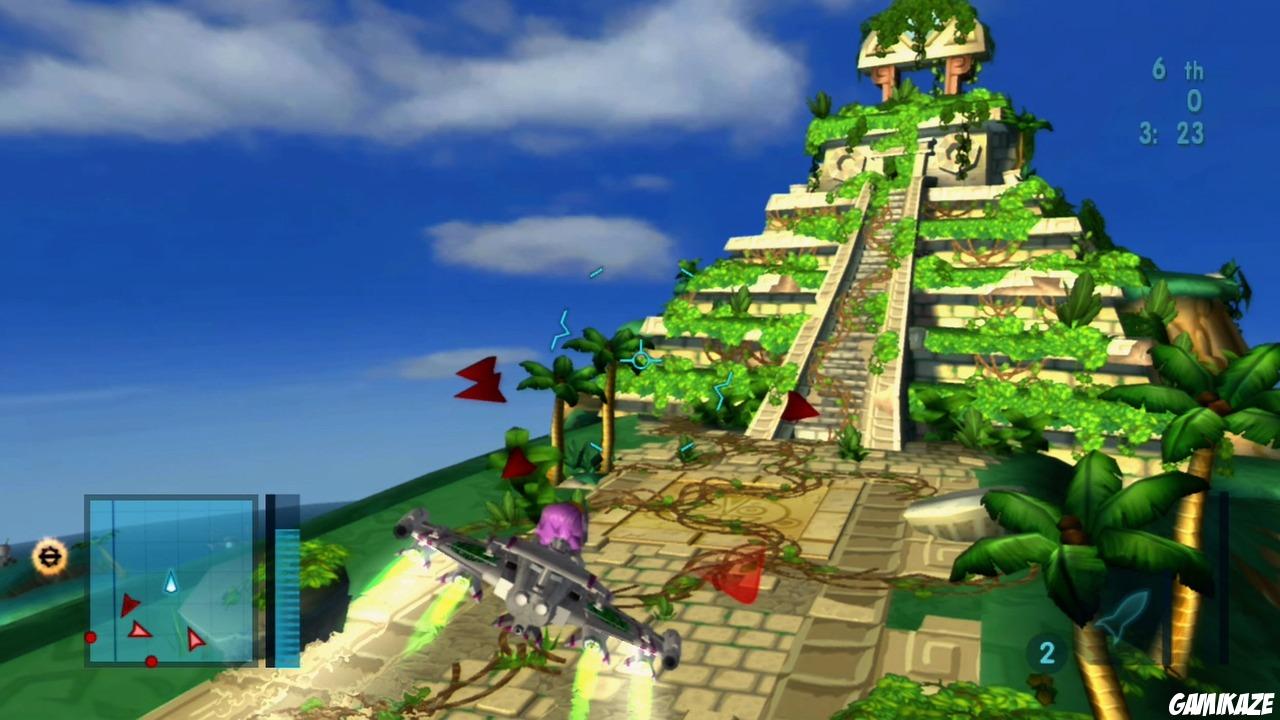The height and width of the screenshot is (720, 1280).
Task: Click the large red rival arrow on the minimap
Action: (129, 606)
